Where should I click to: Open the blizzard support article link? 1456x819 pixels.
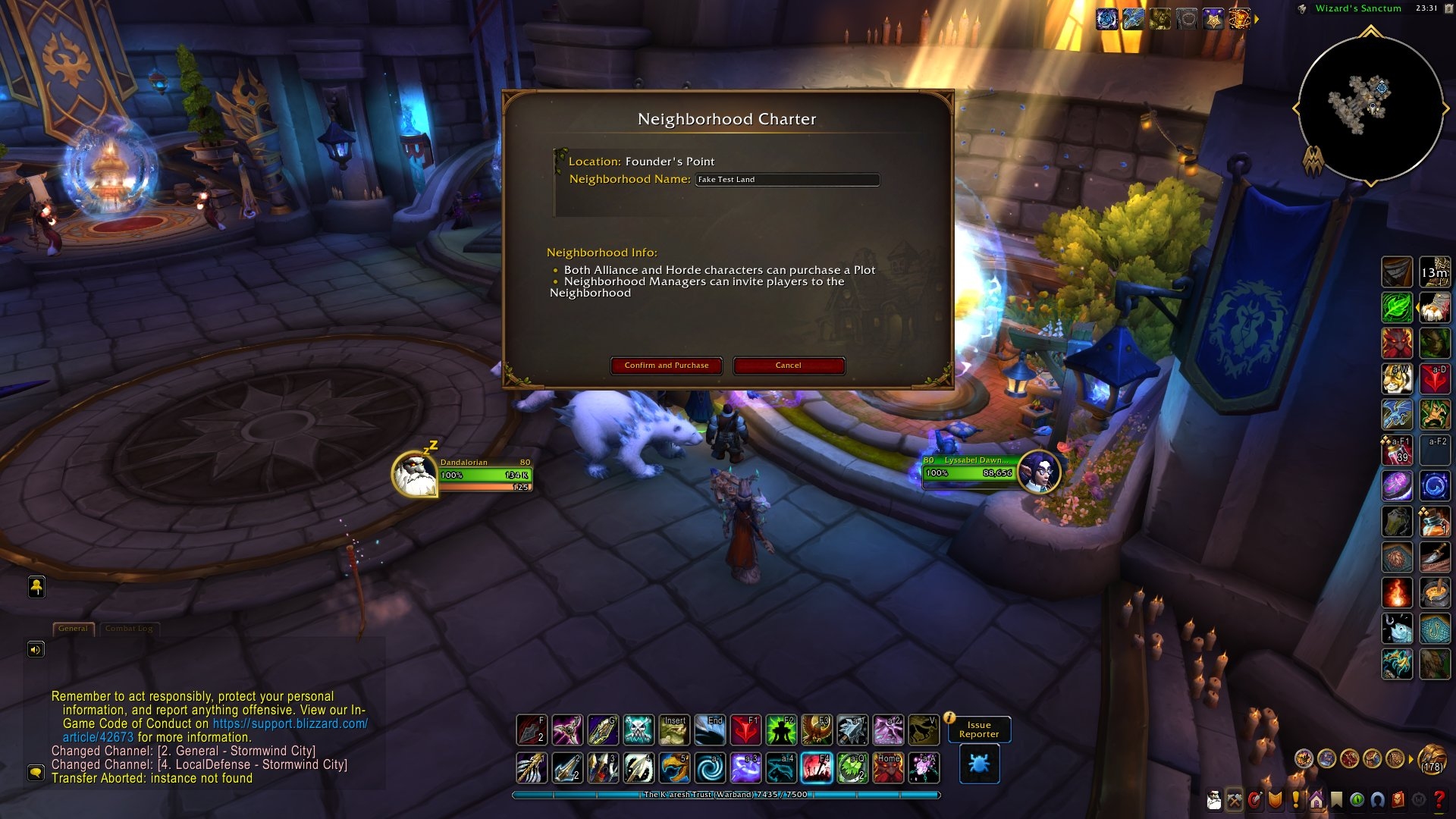coord(290,724)
